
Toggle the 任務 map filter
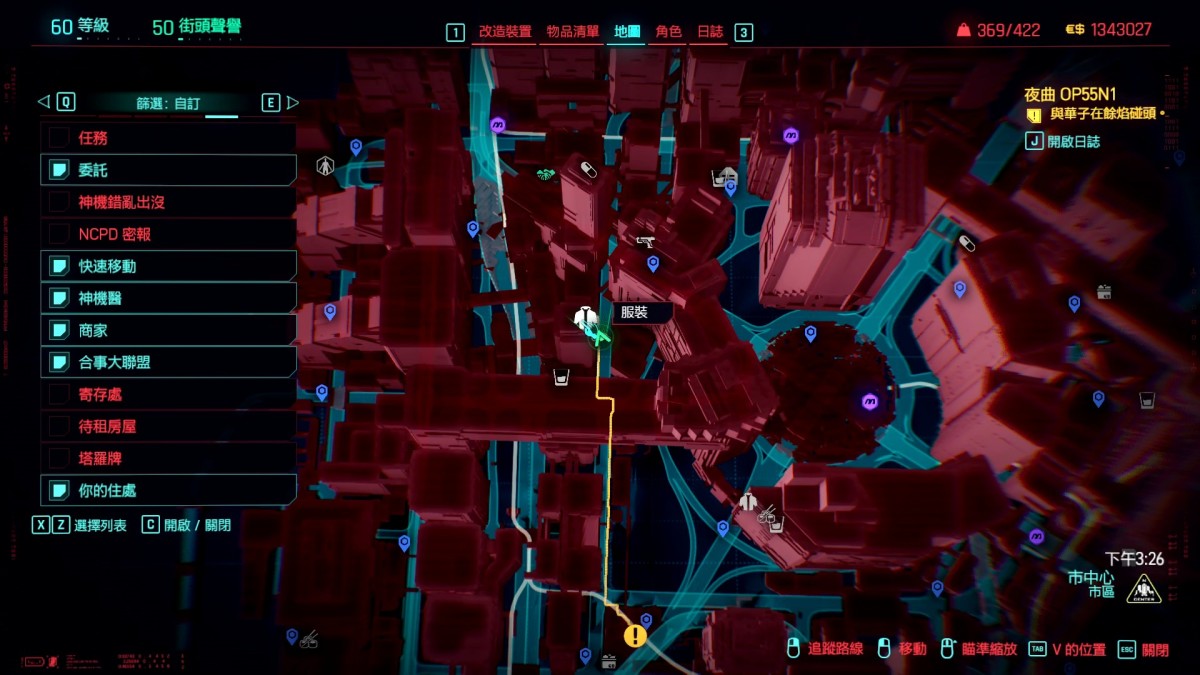[168, 138]
